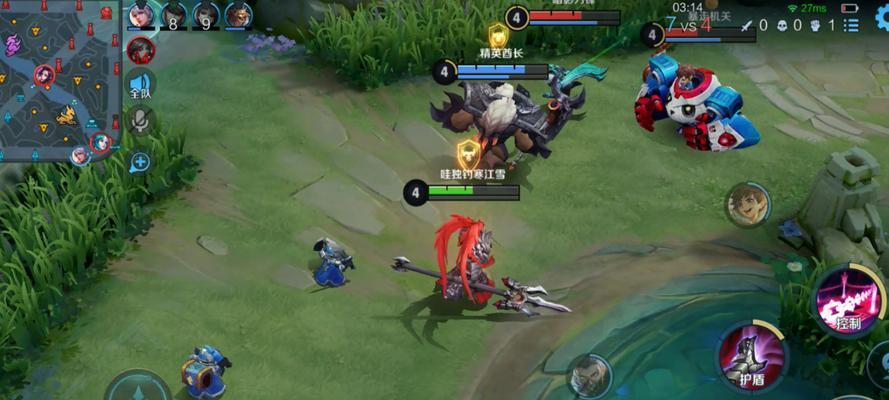Viewport: 889px width, 400px height.
Task: Tap the movement joystick
Action: click(138, 388)
